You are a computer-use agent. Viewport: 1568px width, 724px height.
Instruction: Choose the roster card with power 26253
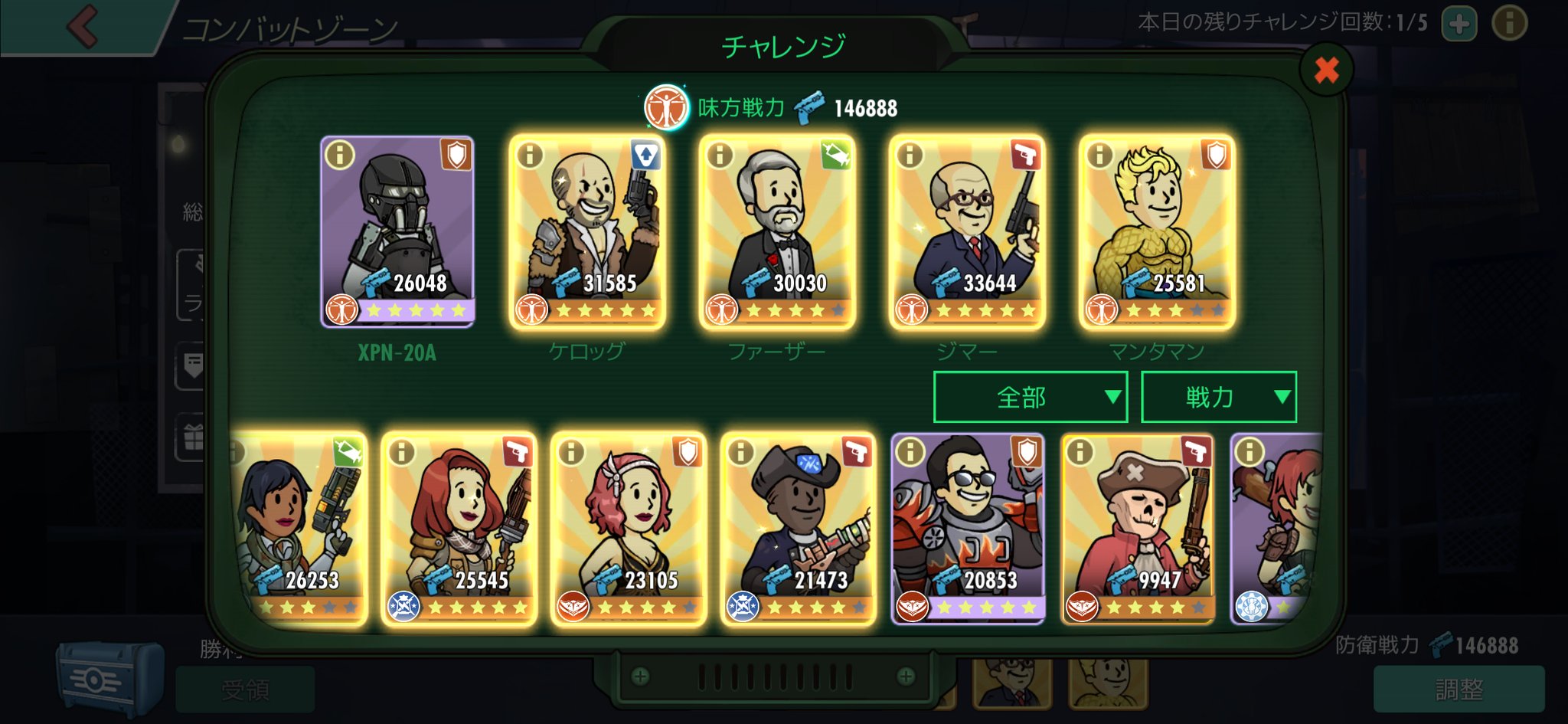tap(300, 529)
